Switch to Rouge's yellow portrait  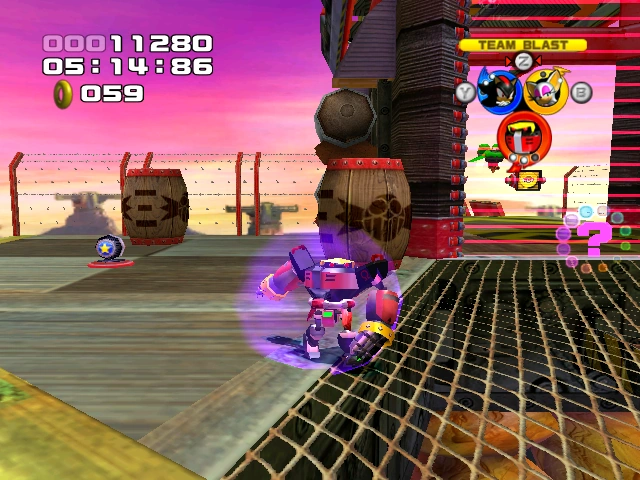coord(547,91)
